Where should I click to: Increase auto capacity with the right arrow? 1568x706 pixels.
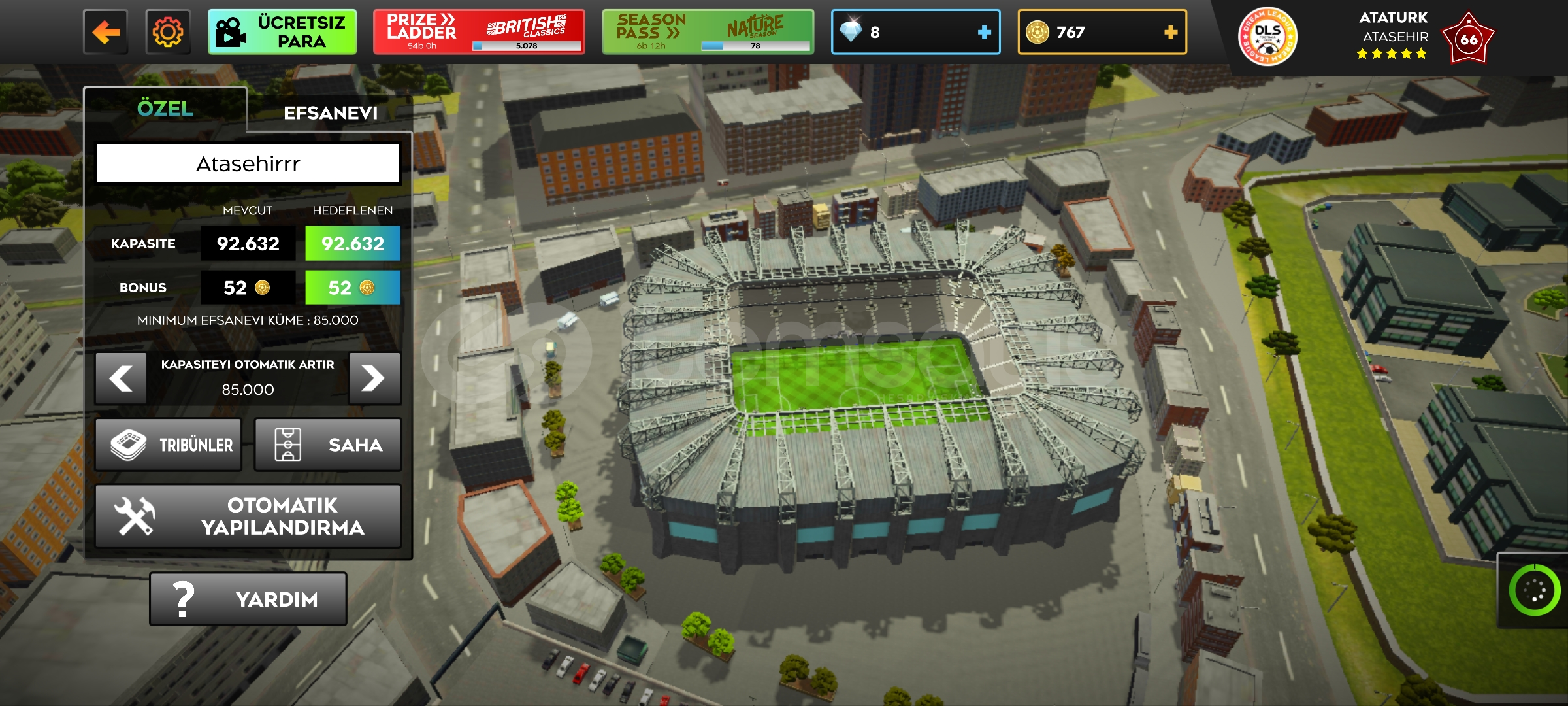tap(374, 378)
